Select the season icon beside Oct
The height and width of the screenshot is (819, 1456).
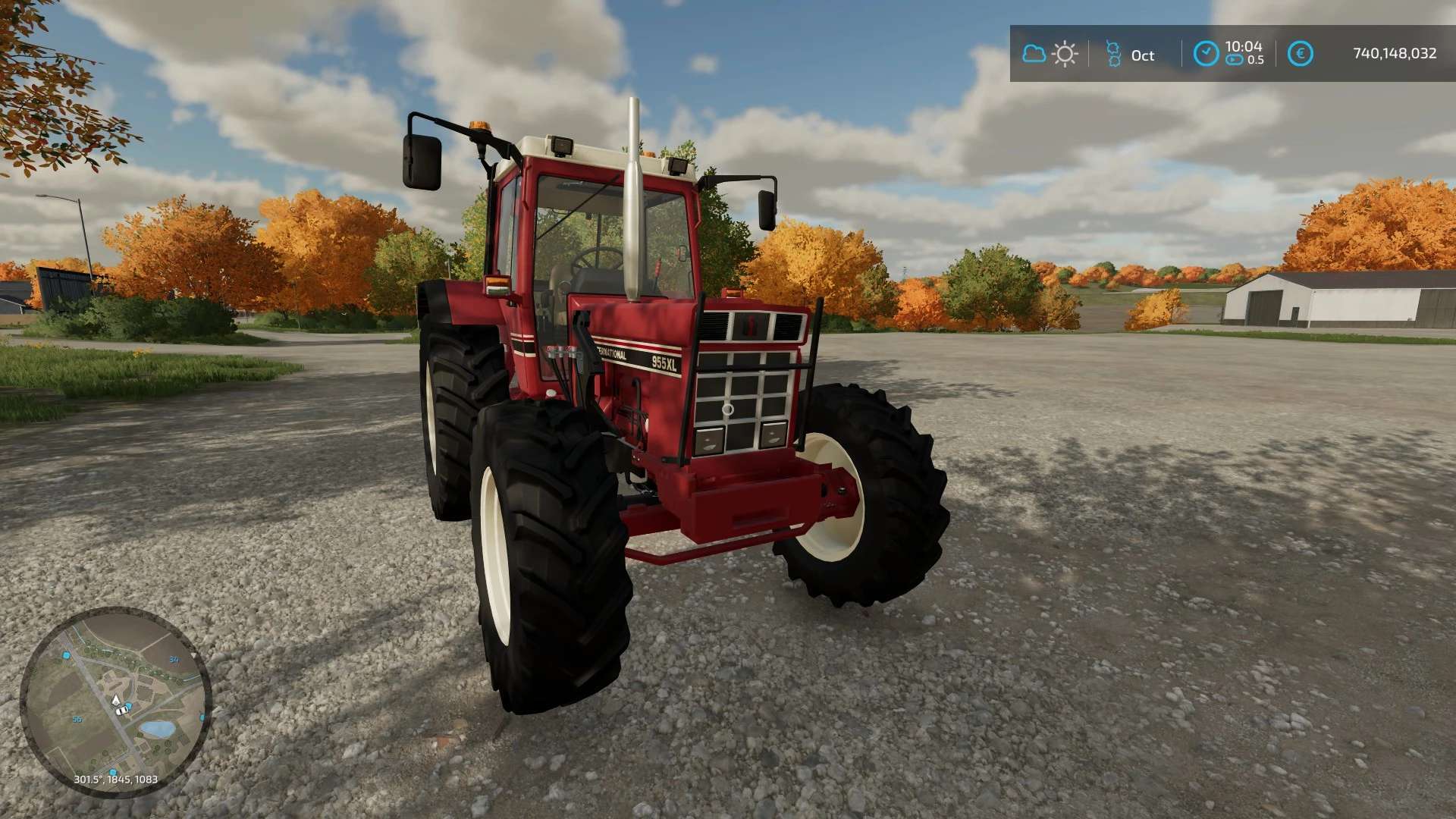click(1113, 54)
